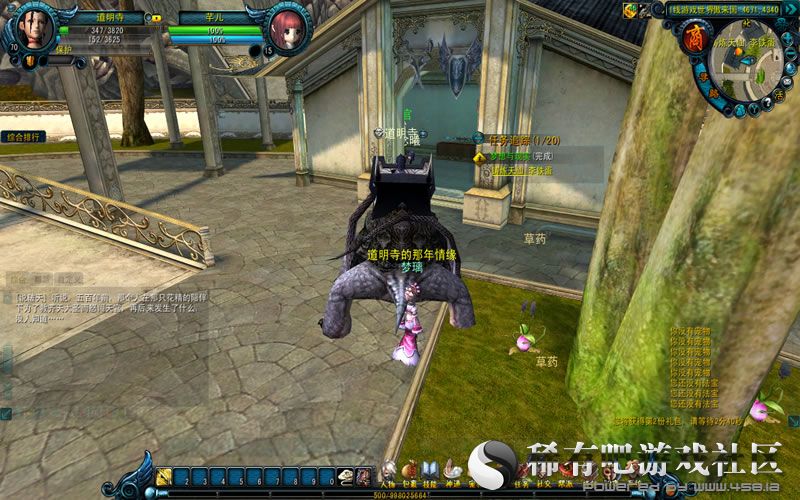Open 人物 character panel in bottom bar
The image size is (800, 500).
388,471
